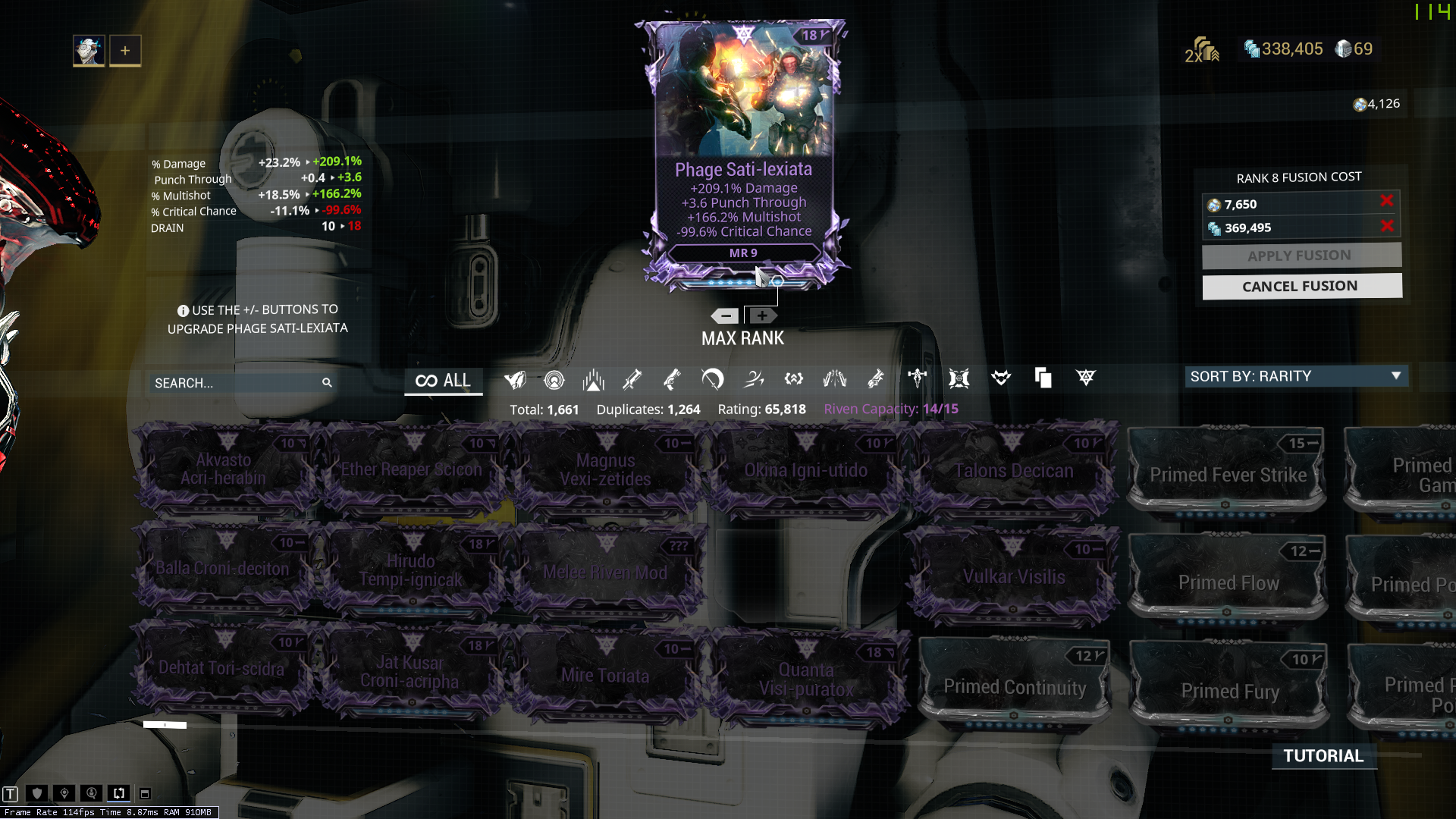This screenshot has height=819, width=1456.
Task: Click the player avatar portrait
Action: pyautogui.click(x=89, y=51)
